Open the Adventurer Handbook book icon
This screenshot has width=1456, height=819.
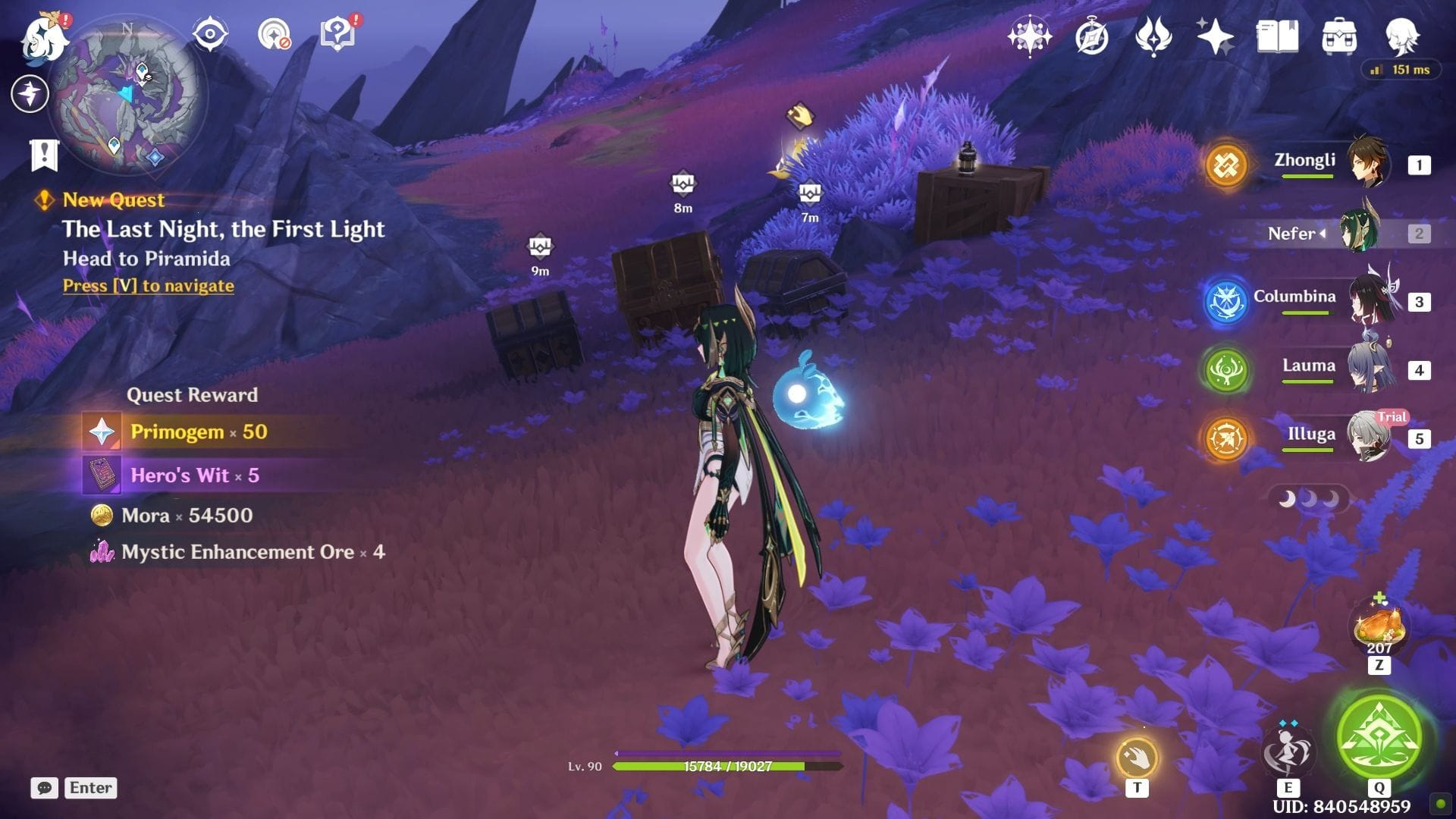1277,36
